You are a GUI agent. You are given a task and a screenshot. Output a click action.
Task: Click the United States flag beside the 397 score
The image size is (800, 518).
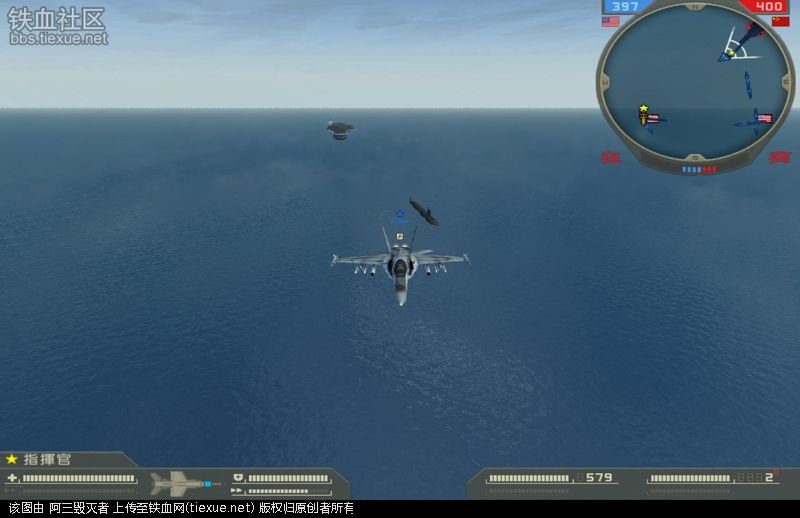(611, 21)
